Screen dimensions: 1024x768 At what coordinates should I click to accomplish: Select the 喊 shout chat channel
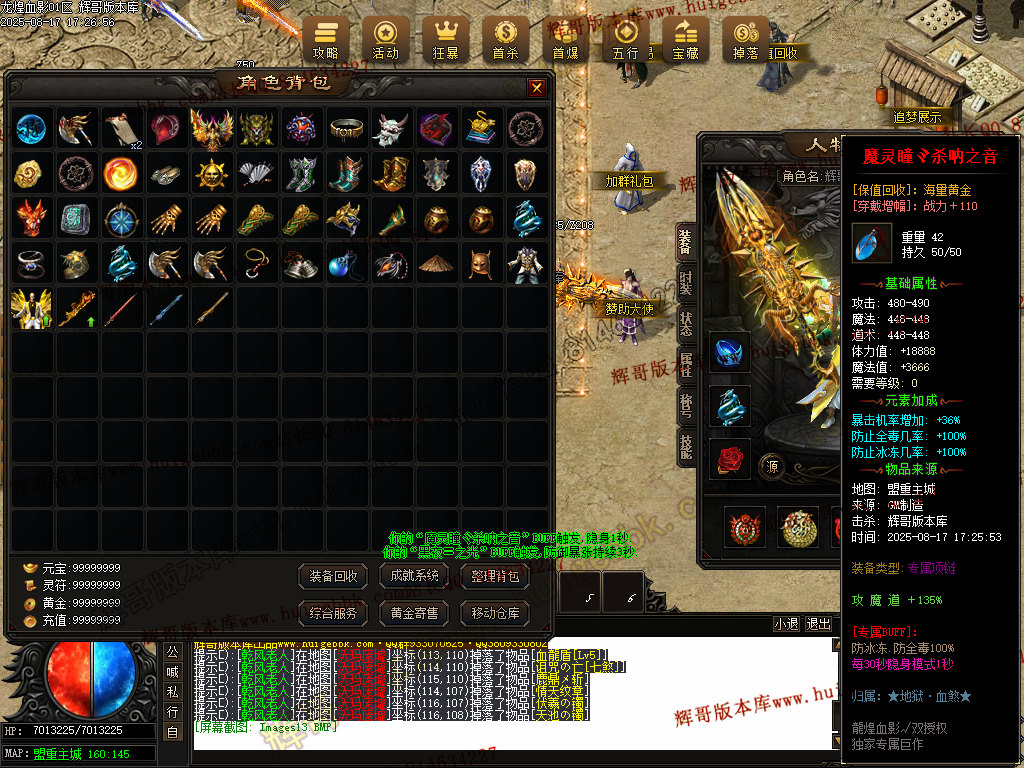(x=172, y=672)
